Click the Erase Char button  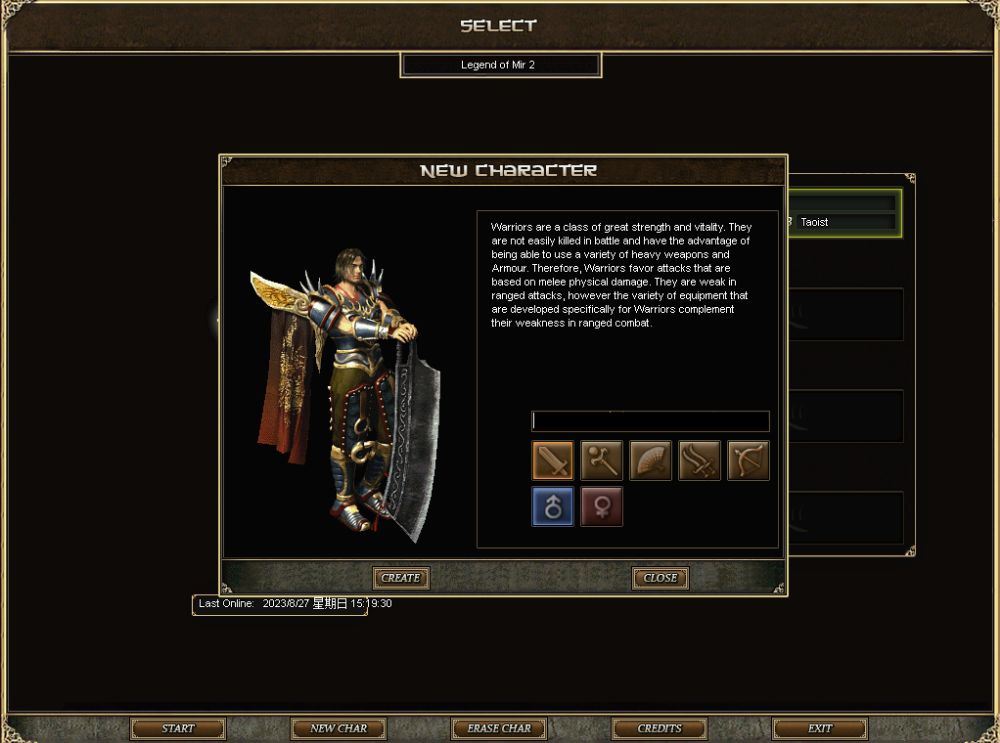pyautogui.click(x=499, y=728)
